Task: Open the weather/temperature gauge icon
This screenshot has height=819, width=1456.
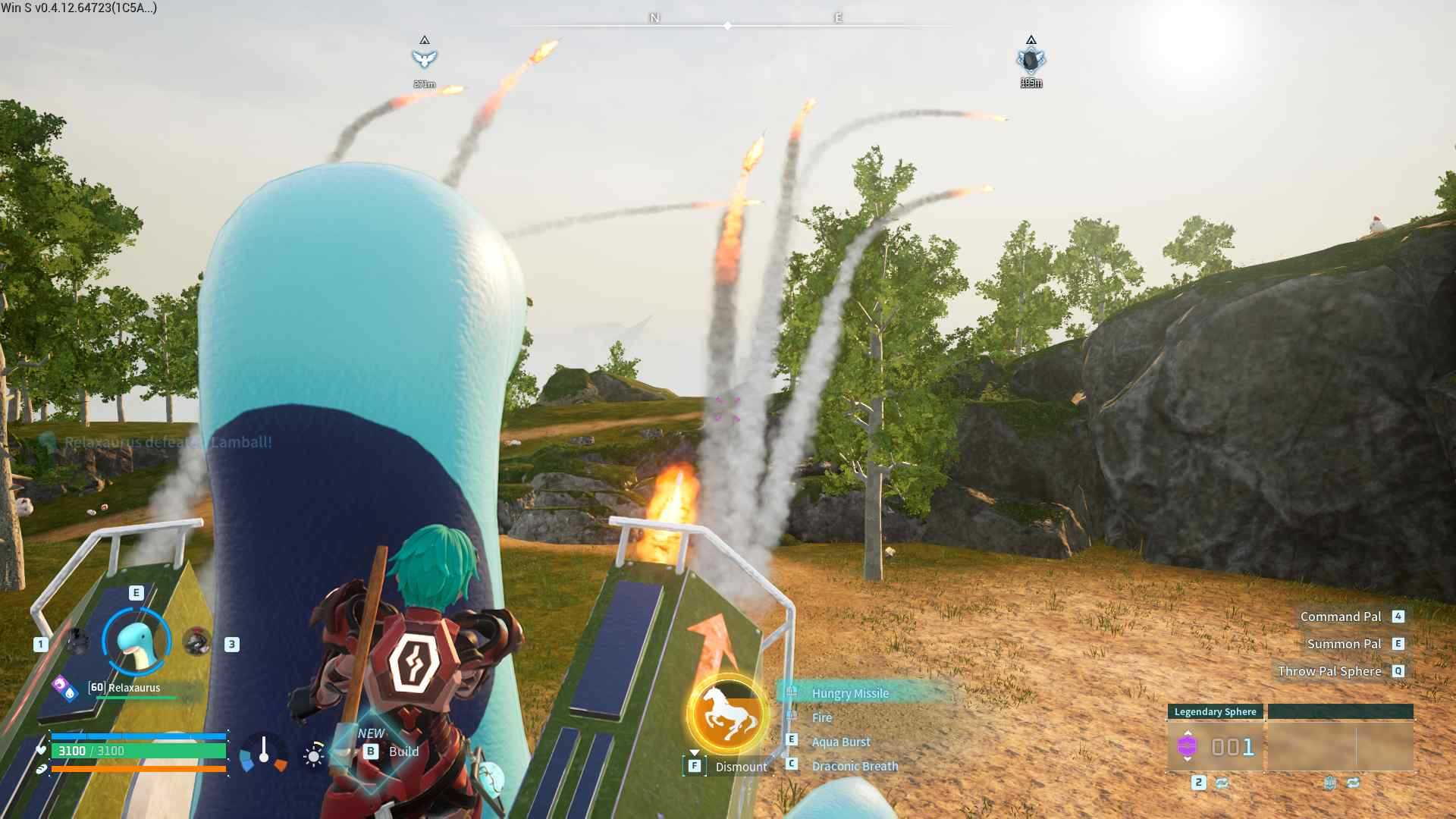Action: tap(263, 755)
